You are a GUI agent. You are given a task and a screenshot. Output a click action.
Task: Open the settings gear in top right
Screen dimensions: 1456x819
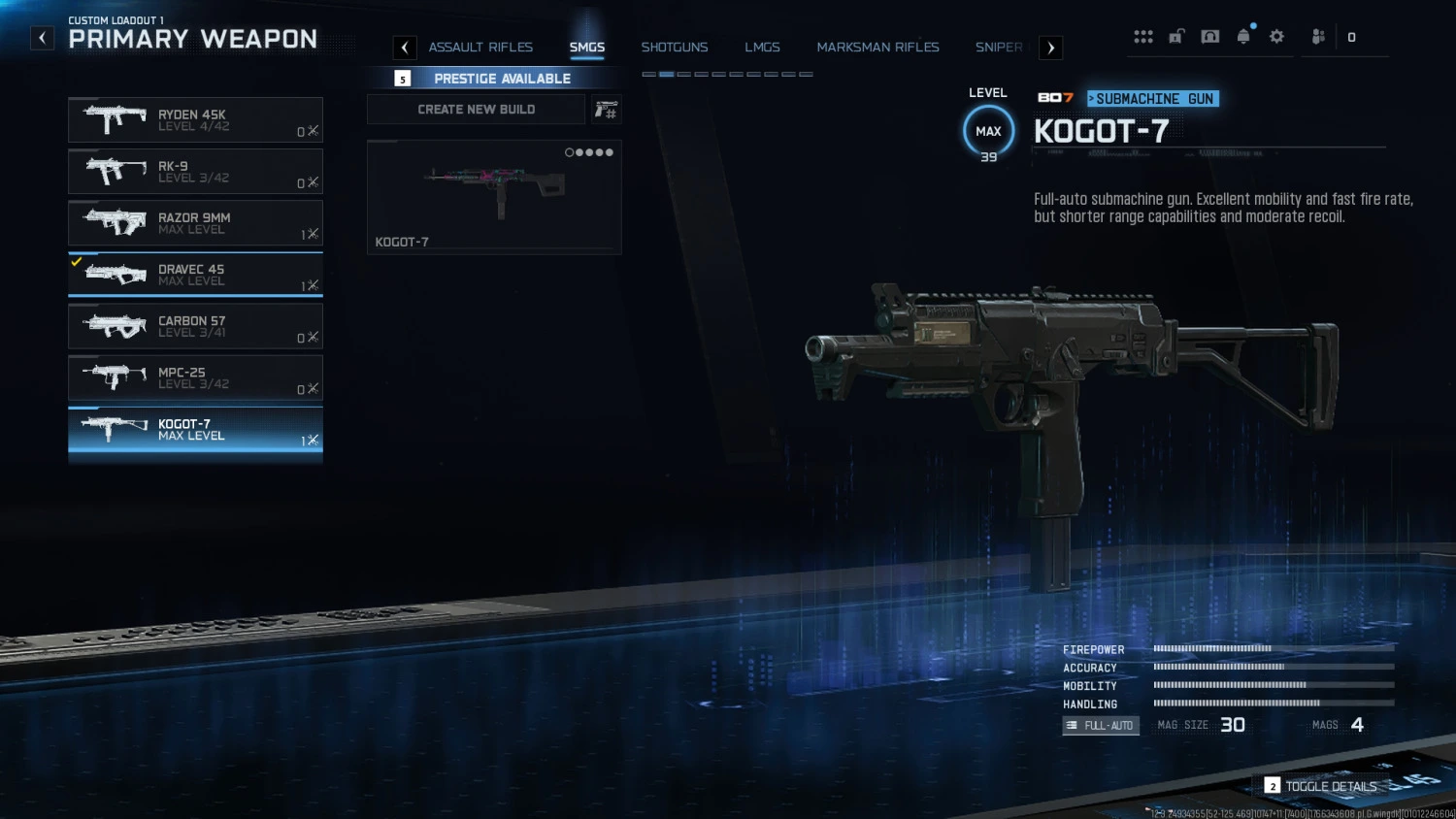coord(1275,36)
